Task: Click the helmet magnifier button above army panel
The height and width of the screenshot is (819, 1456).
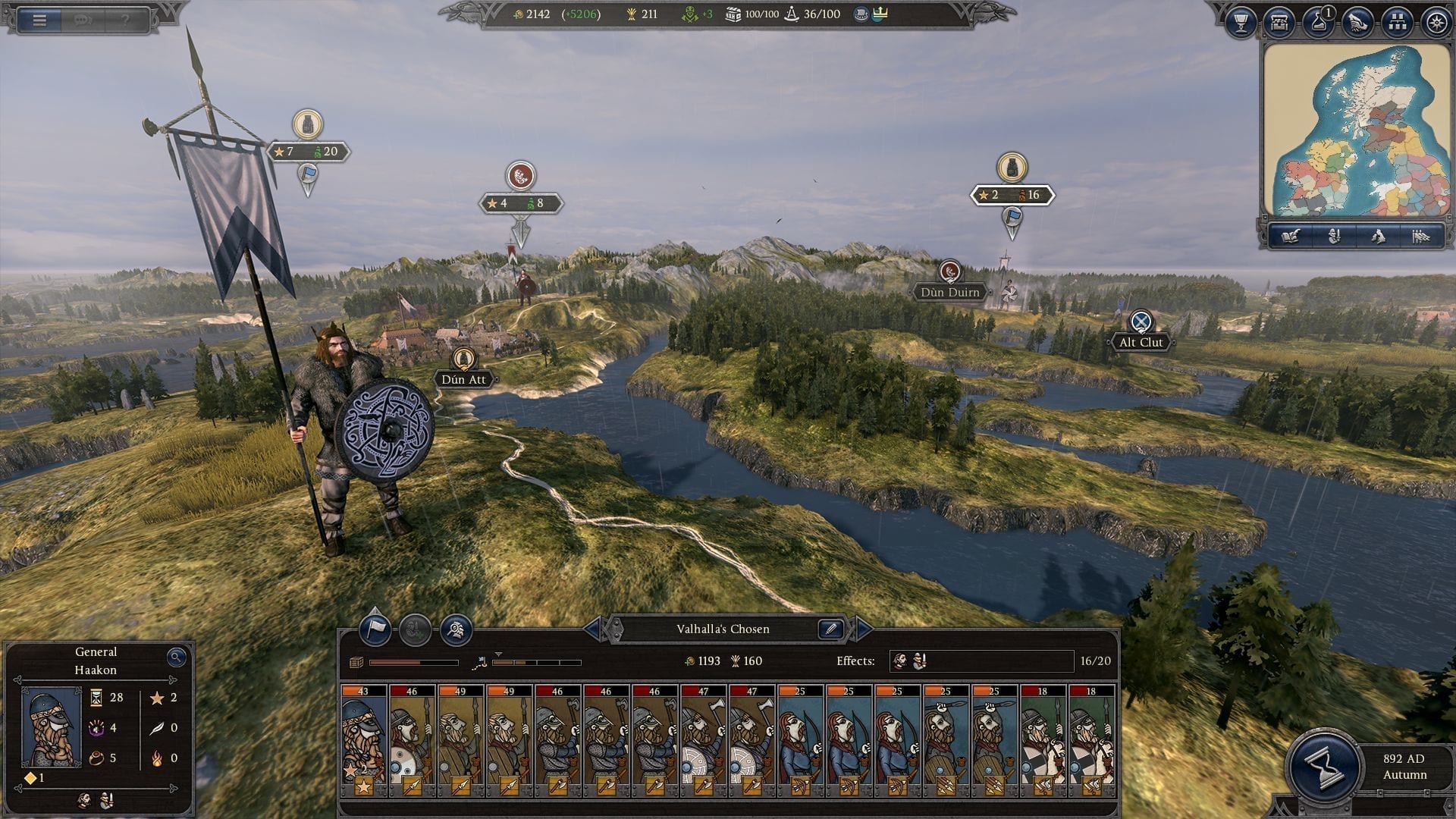Action: tap(456, 629)
